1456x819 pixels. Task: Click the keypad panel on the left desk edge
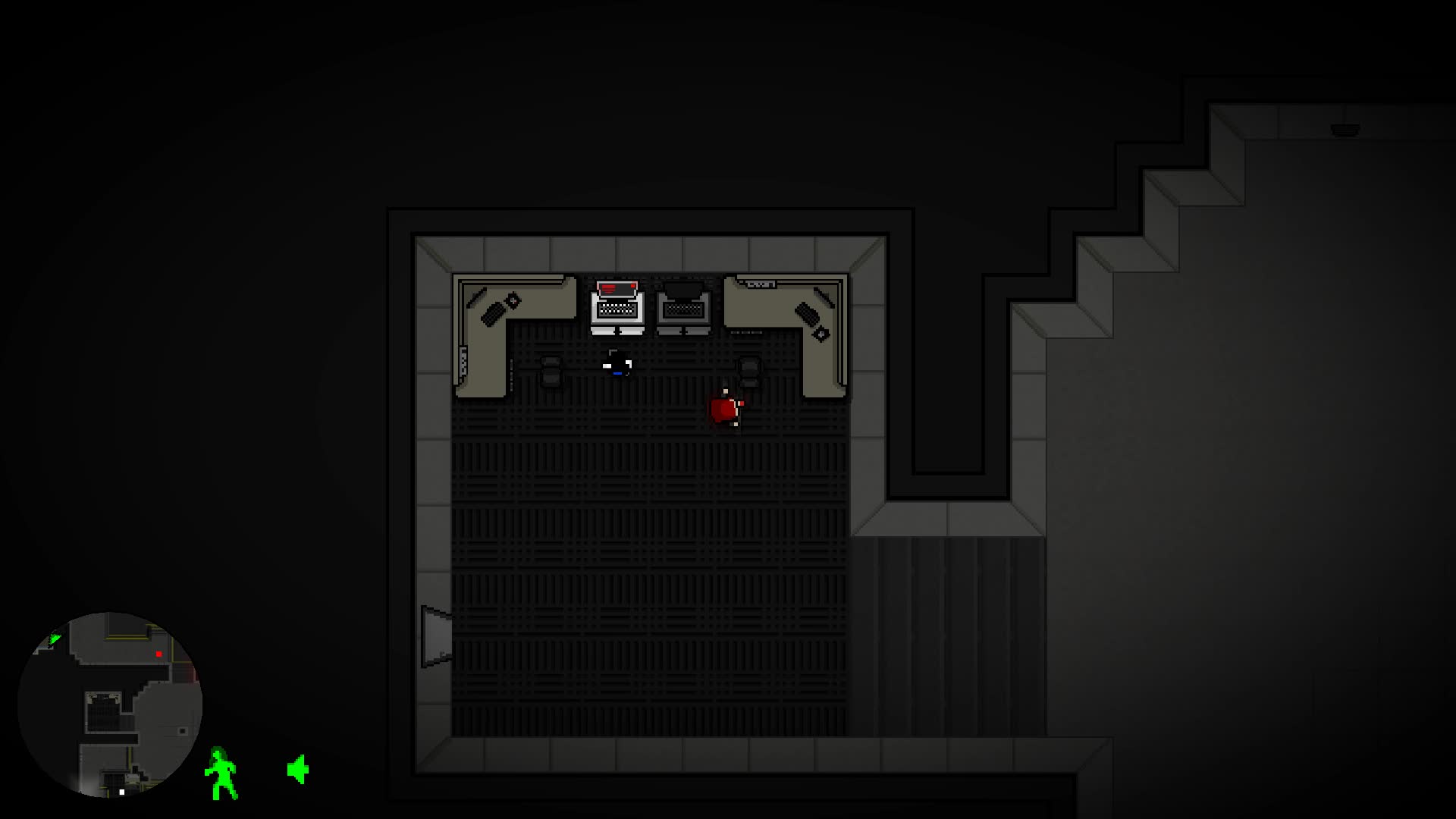[462, 360]
